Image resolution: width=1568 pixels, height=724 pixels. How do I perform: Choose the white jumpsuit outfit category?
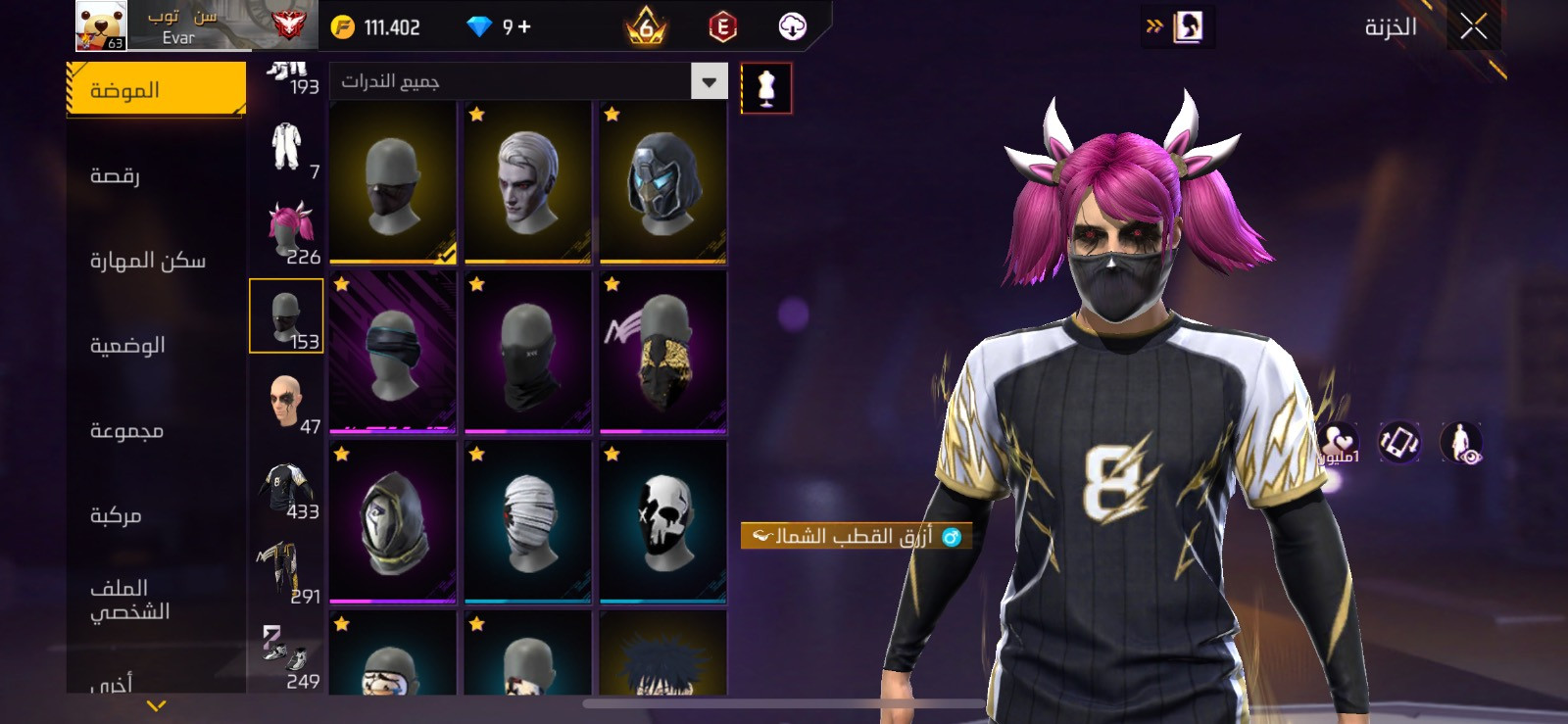[x=287, y=147]
